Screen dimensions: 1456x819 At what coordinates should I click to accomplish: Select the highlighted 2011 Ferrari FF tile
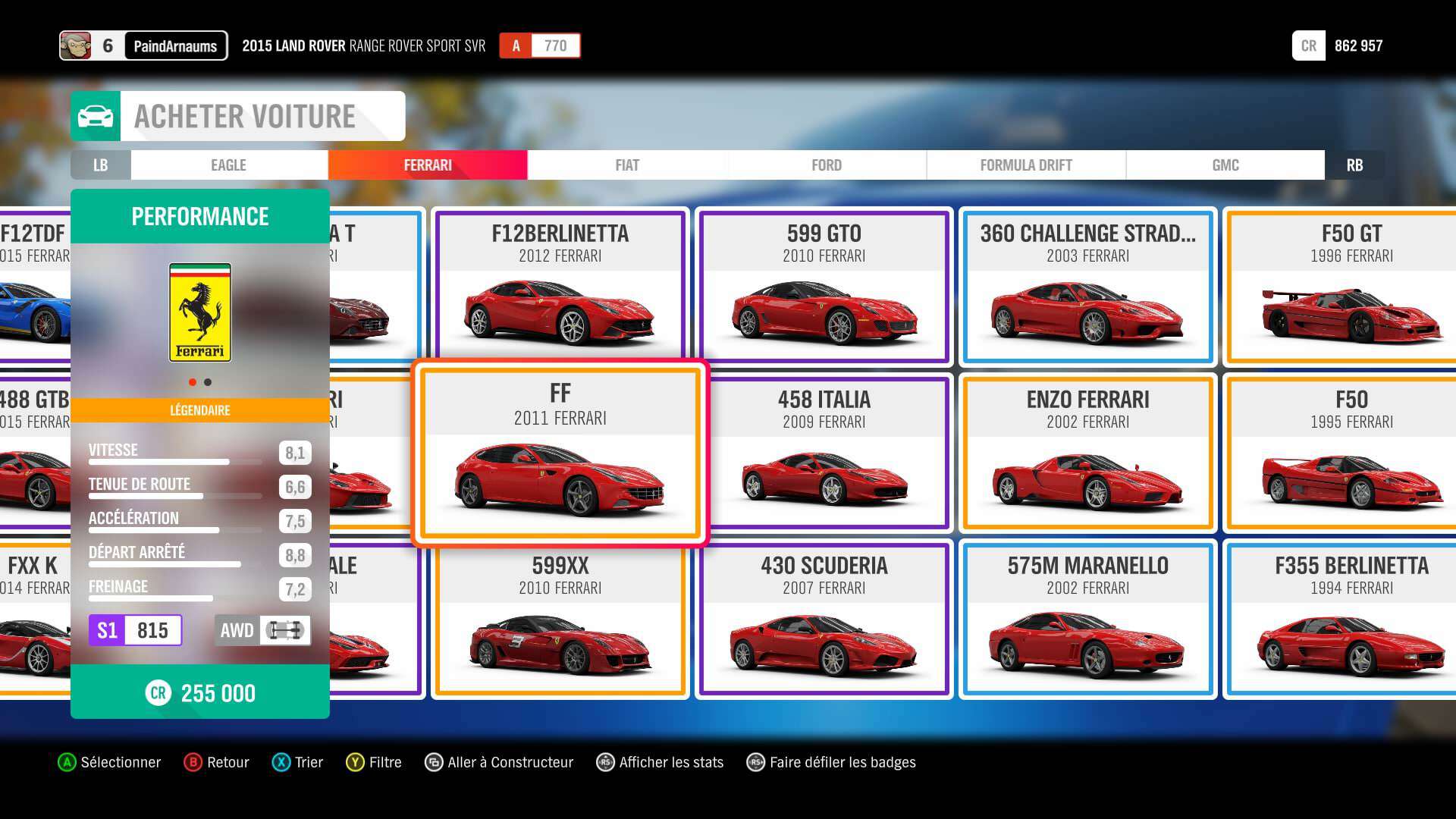coord(560,453)
